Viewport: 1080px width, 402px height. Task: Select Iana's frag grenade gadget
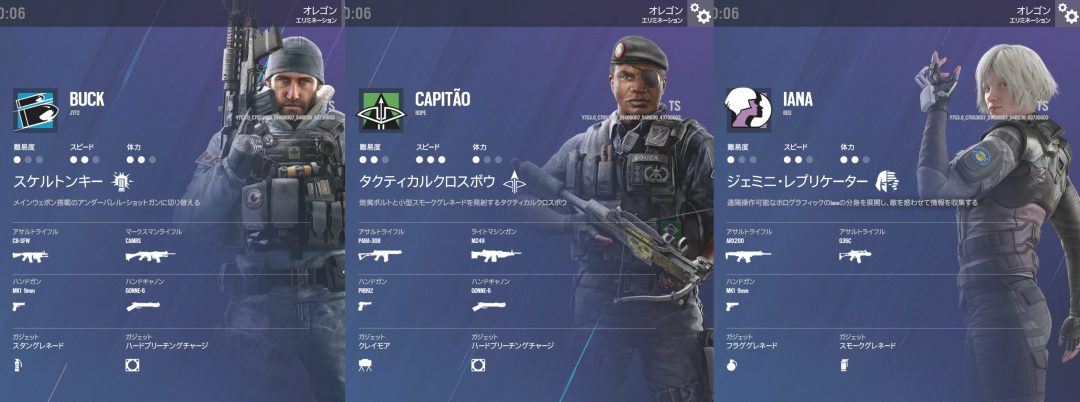point(733,366)
